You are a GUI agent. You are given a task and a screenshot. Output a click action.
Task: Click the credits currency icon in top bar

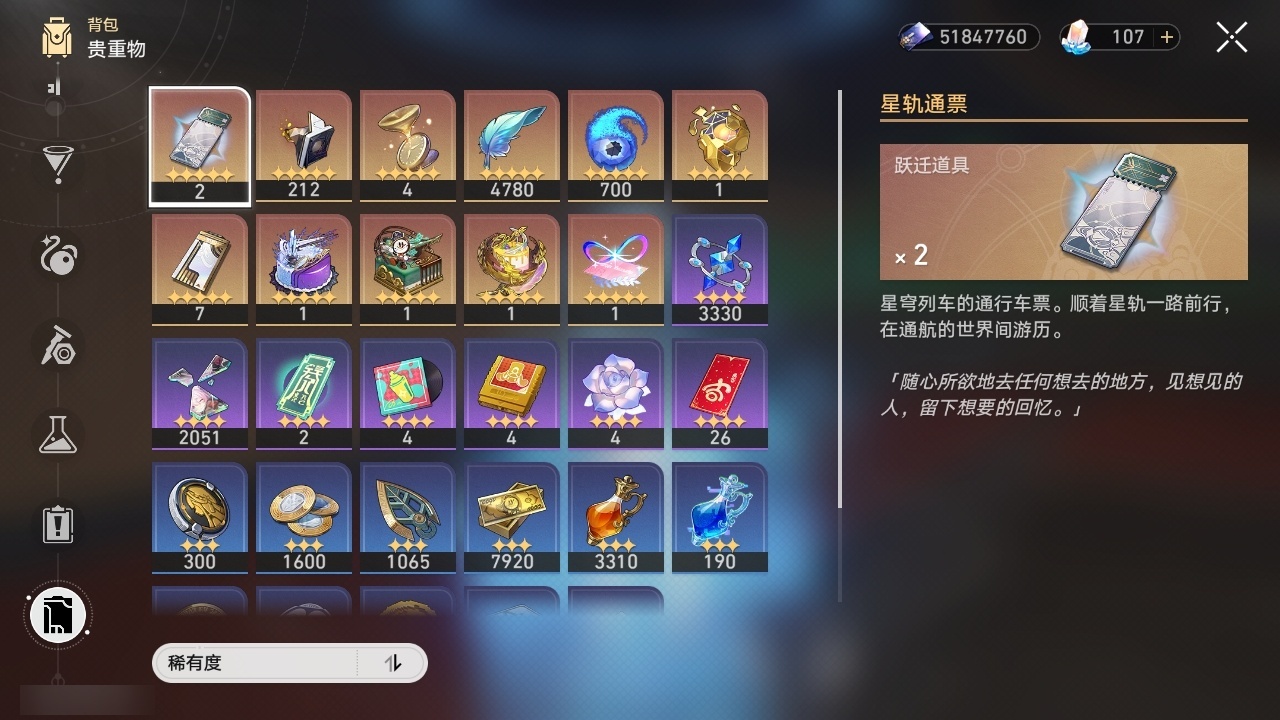[913, 37]
